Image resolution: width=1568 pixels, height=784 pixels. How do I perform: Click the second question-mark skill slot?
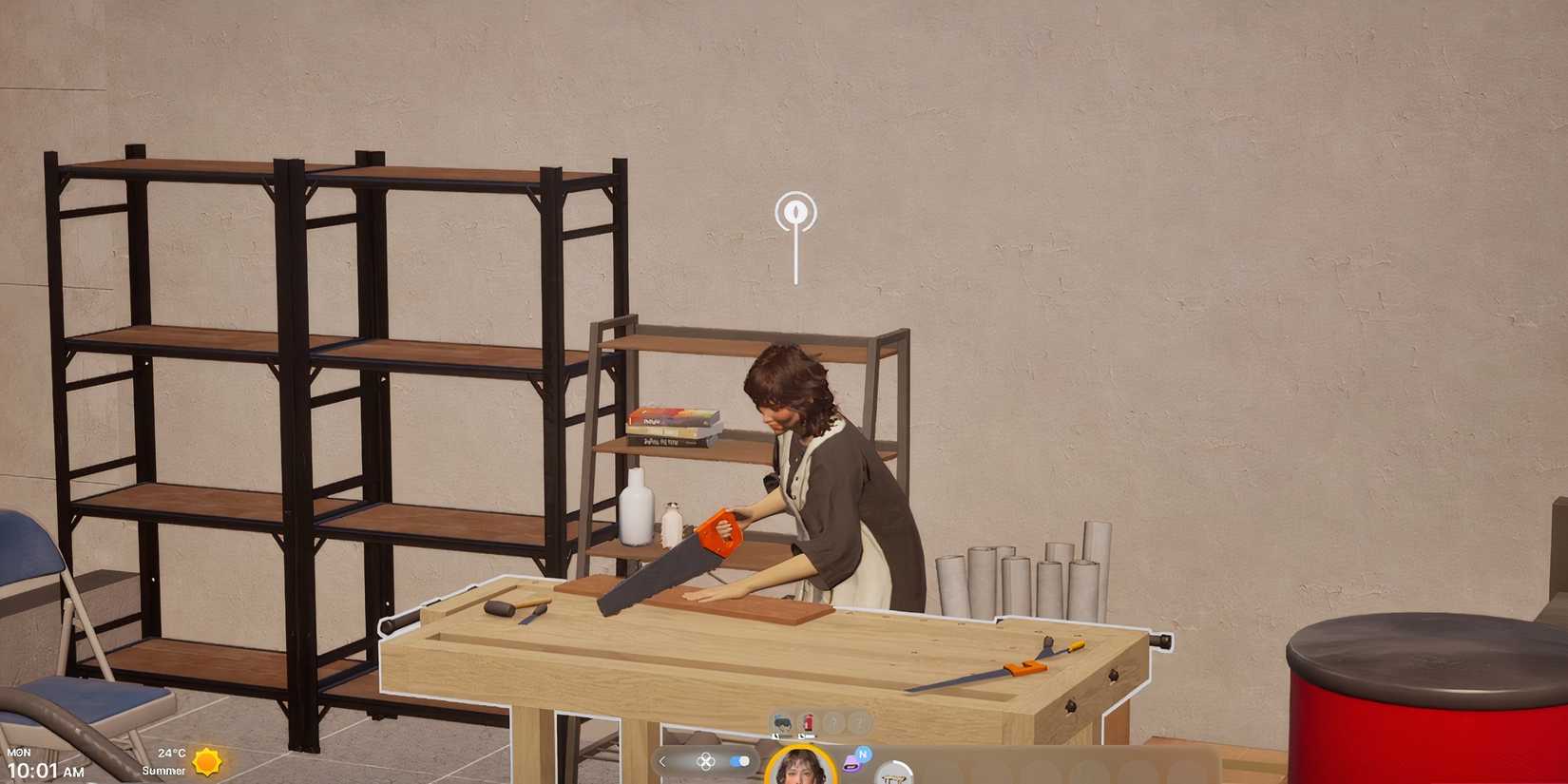click(860, 723)
